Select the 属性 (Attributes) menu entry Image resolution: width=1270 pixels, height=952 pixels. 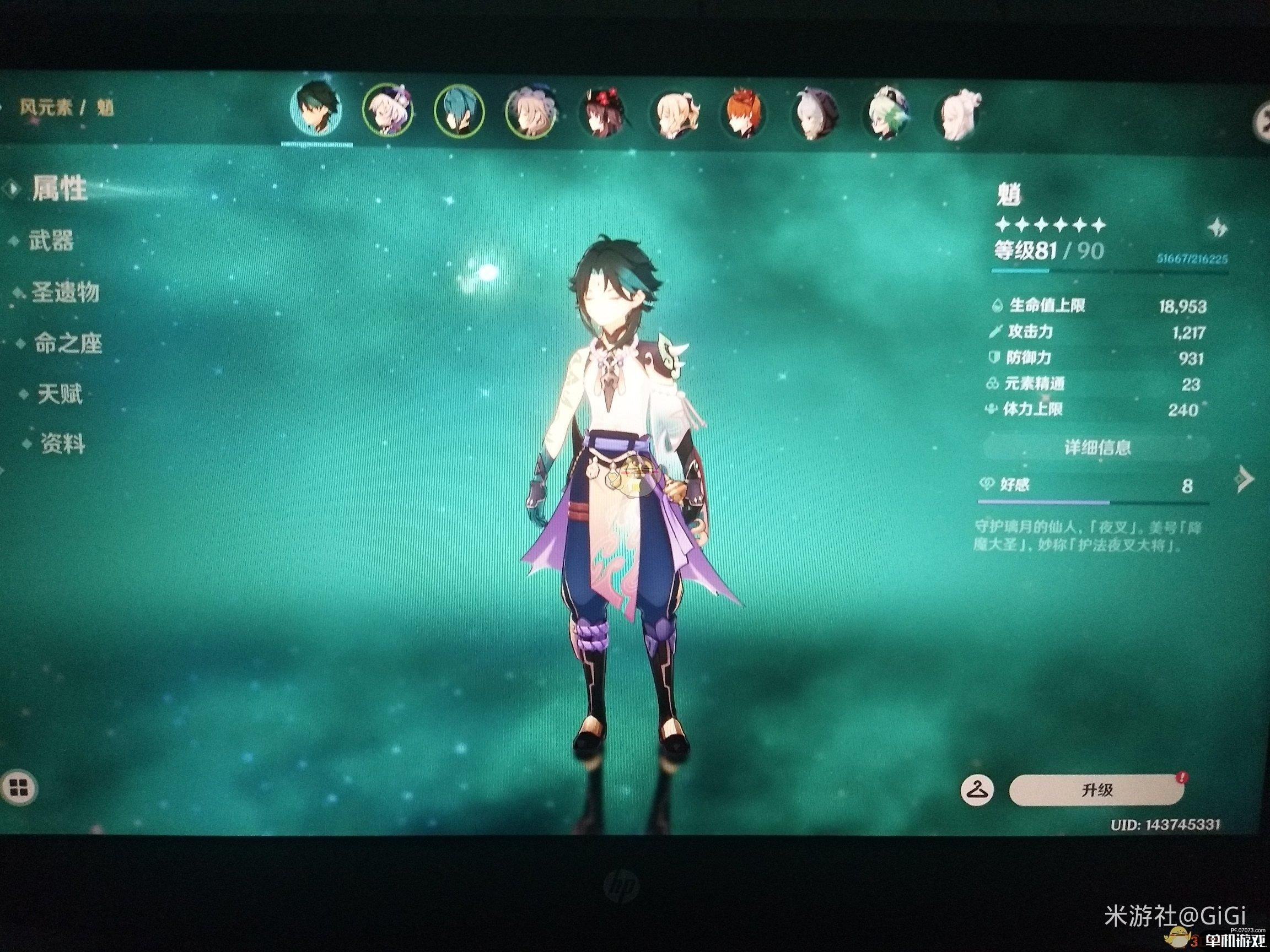pyautogui.click(x=59, y=189)
